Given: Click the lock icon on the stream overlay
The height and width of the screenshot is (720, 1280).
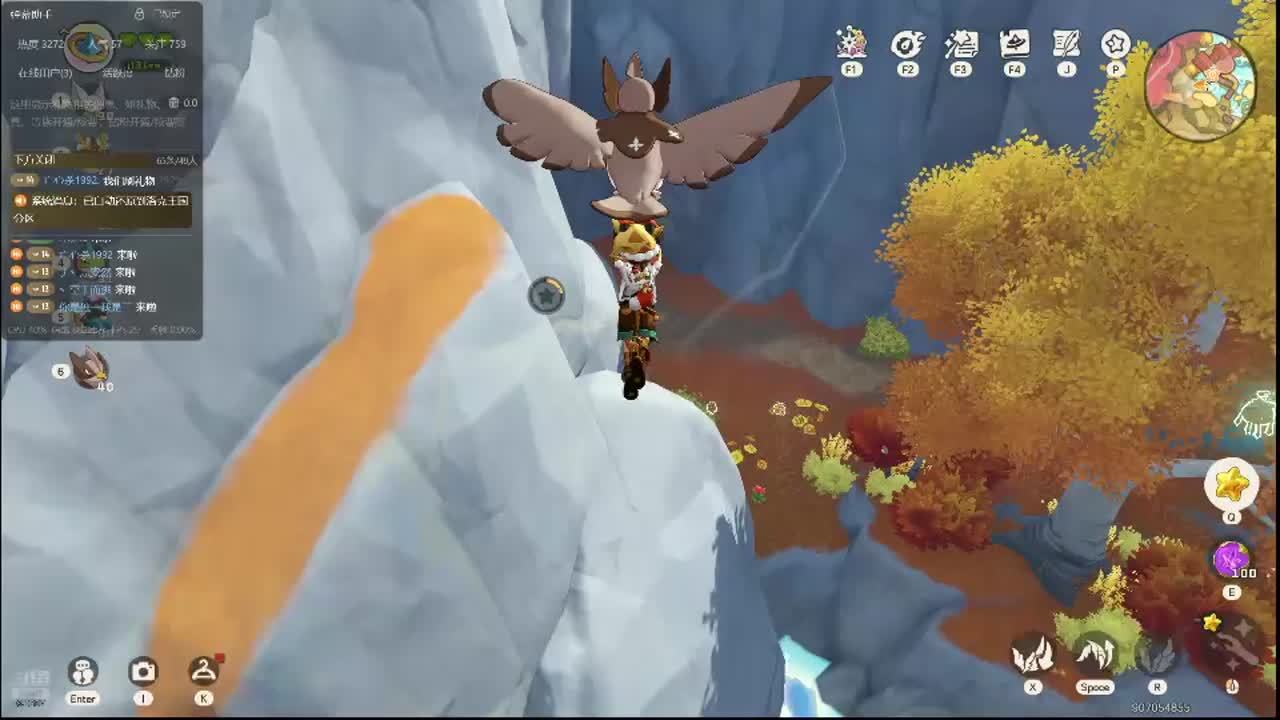Looking at the screenshot, I should click(139, 14).
